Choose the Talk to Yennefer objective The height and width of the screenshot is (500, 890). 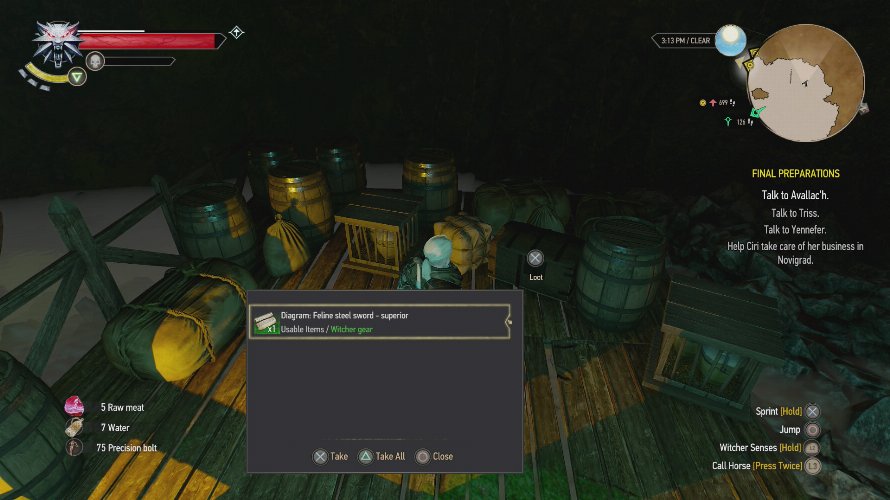tap(795, 230)
